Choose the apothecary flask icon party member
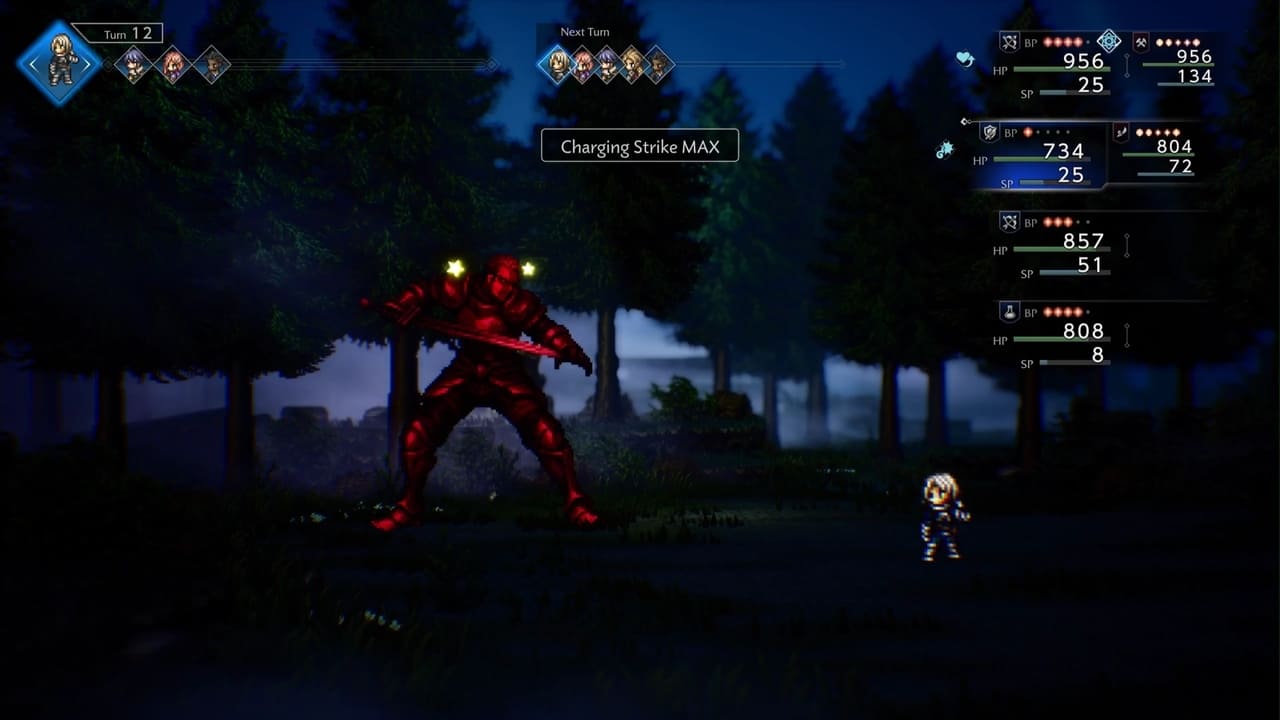The image size is (1280, 720). point(1009,312)
